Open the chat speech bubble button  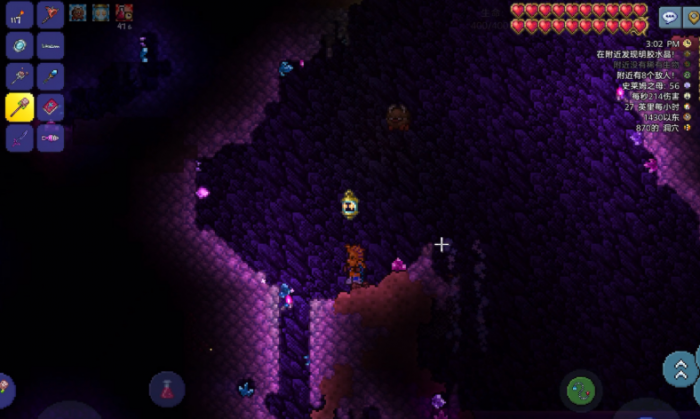(x=669, y=17)
